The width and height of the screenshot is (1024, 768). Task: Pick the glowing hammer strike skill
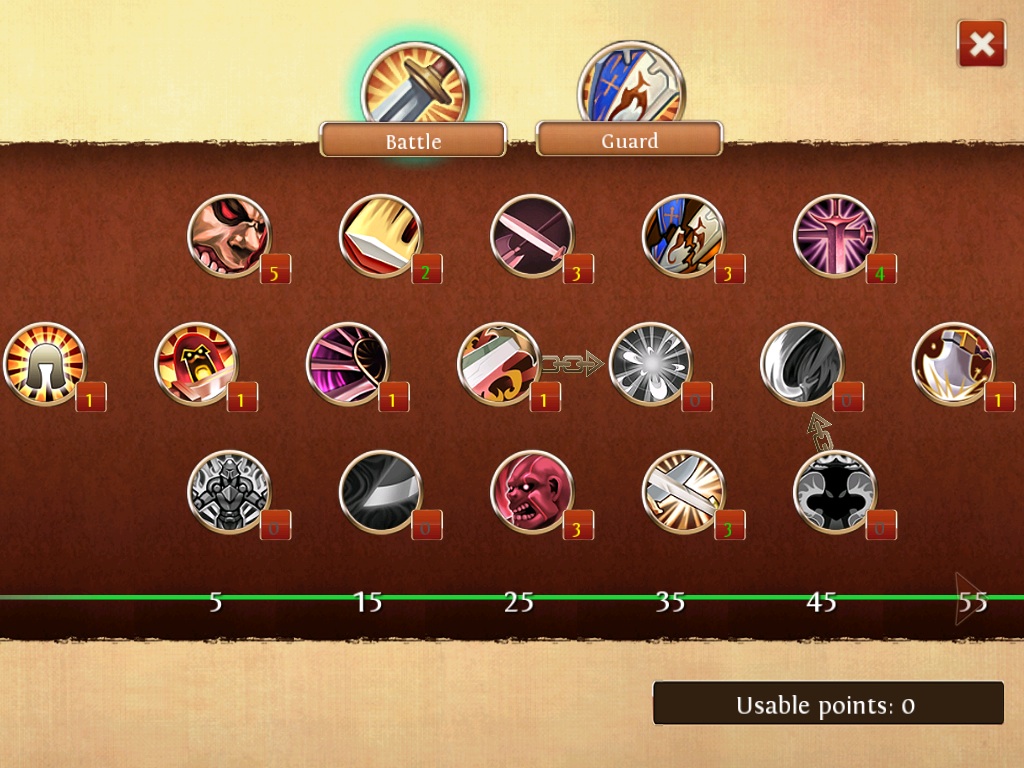[683, 492]
